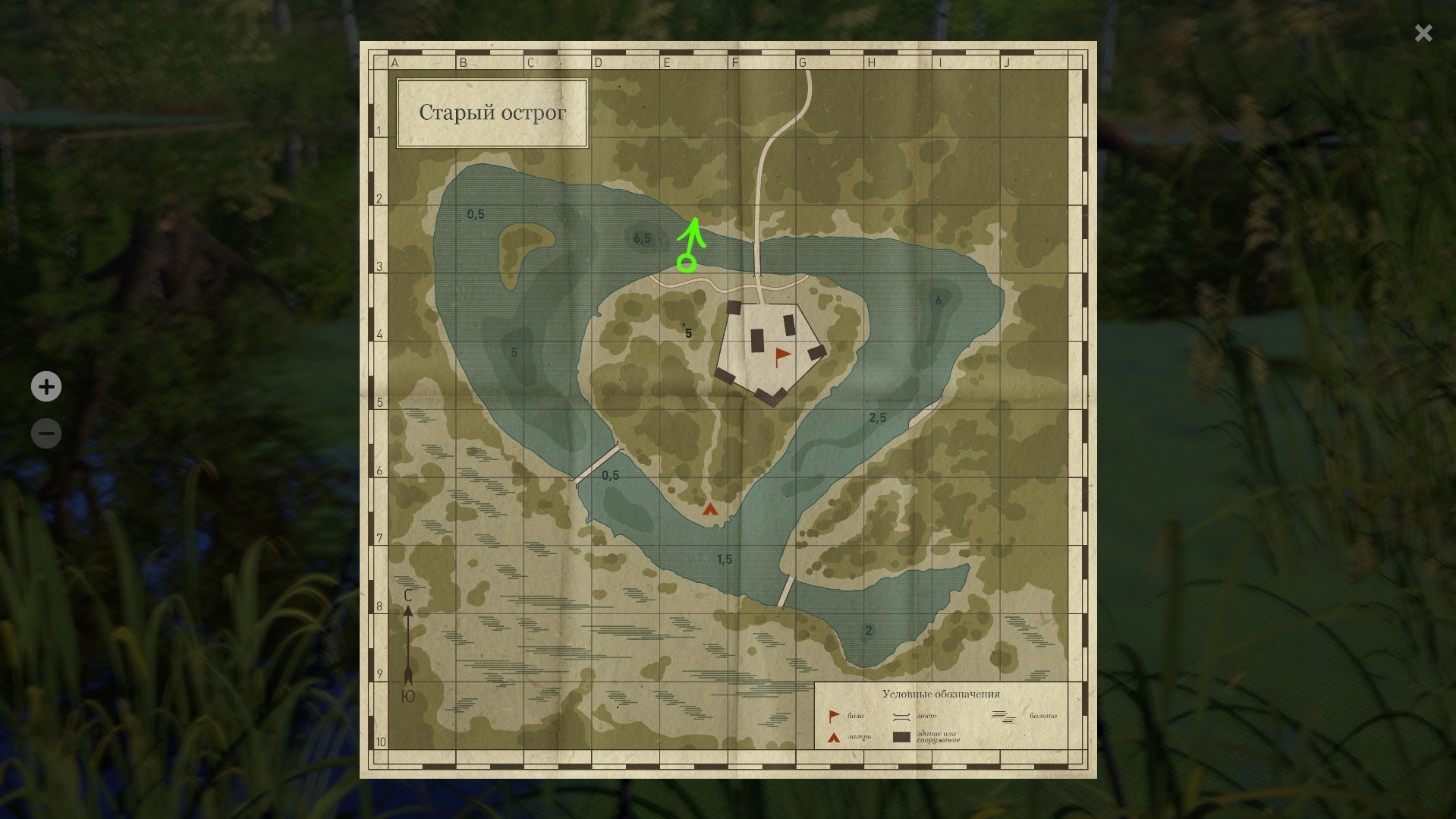
Task: Click the лагерь tent symbol in the legend
Action: 833,739
